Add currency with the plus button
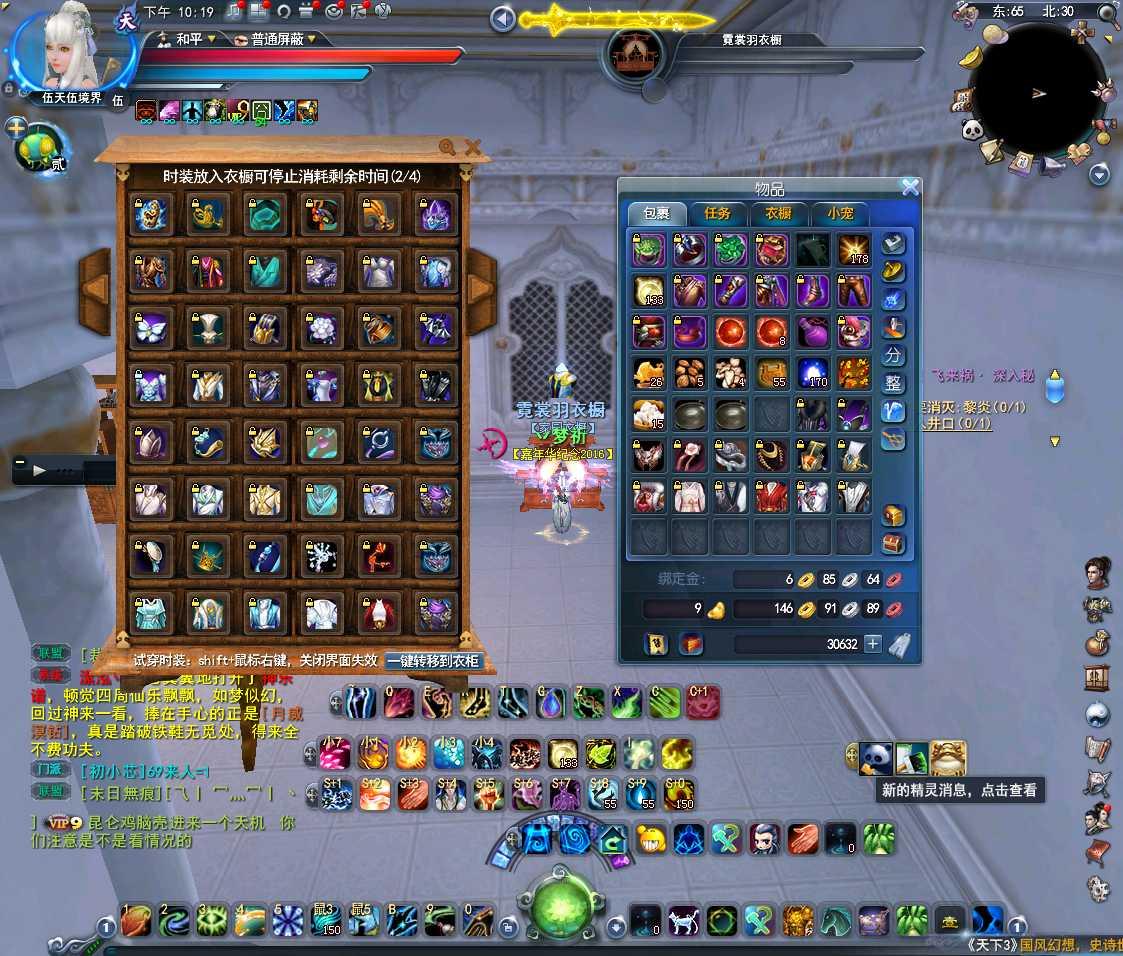This screenshot has height=956, width=1123. point(873,644)
